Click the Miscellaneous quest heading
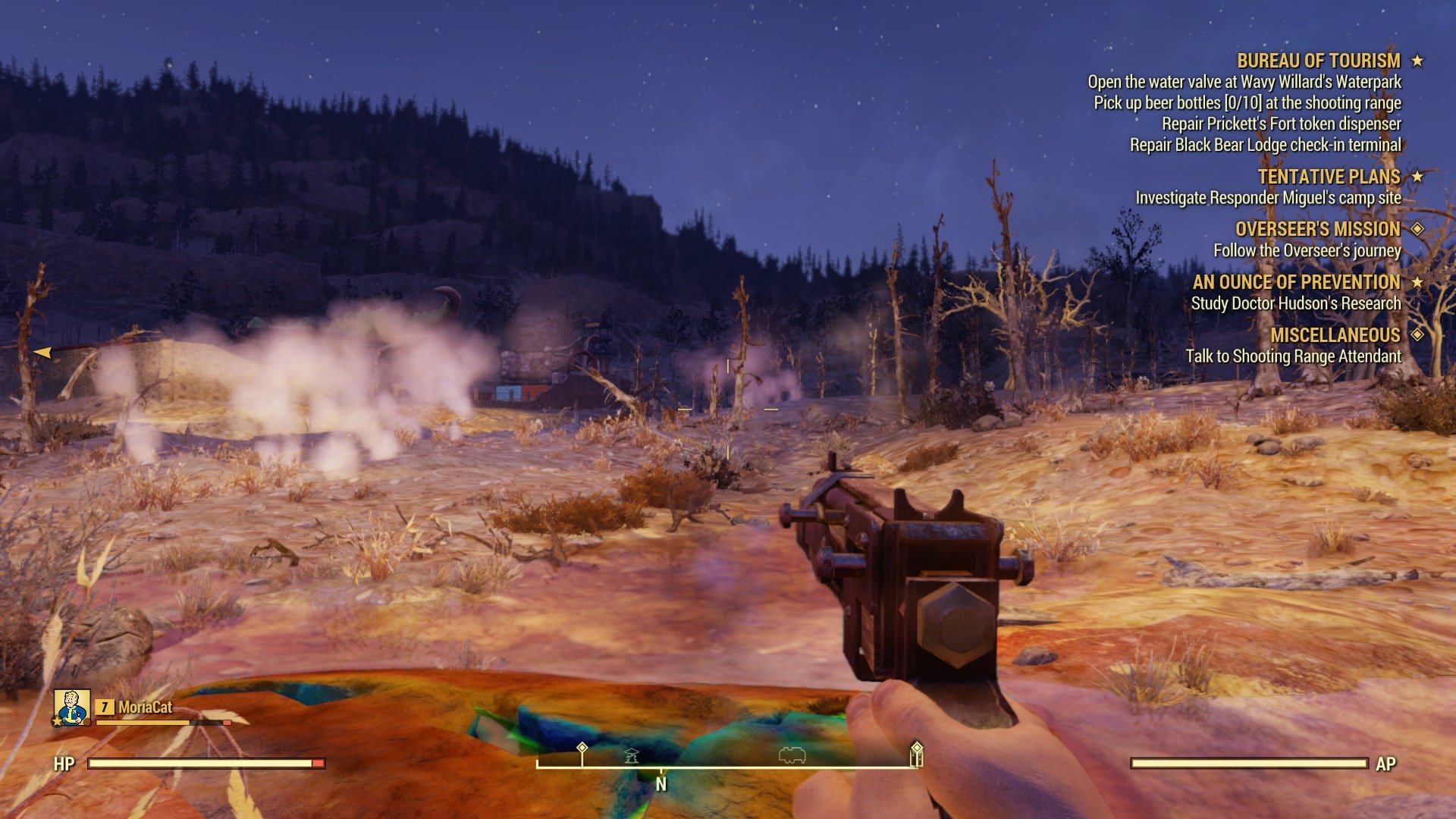The image size is (1456, 819). pos(1335,335)
